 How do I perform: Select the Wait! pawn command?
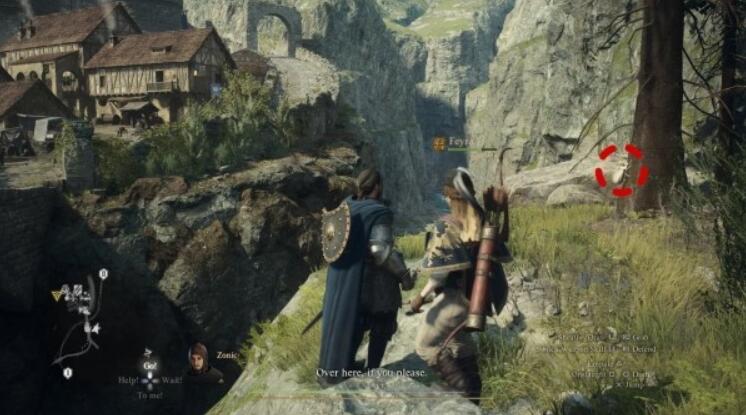coord(171,381)
